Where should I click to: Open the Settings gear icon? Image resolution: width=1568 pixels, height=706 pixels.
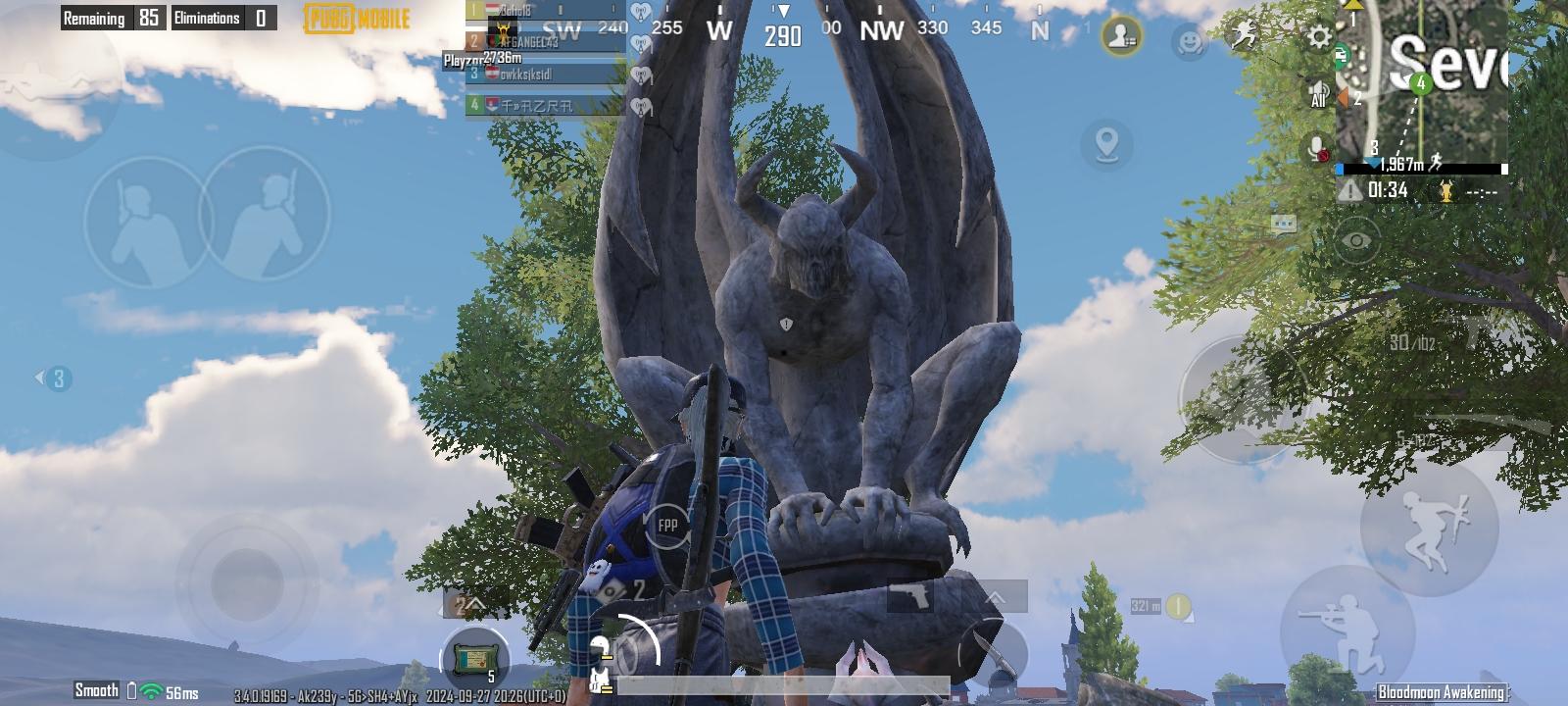[1319, 35]
